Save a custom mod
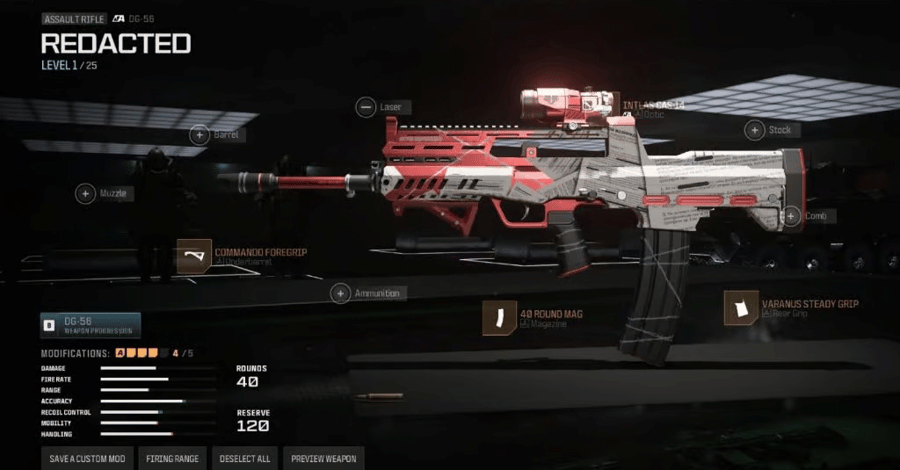Viewport: 900px width, 470px height. coord(87,459)
